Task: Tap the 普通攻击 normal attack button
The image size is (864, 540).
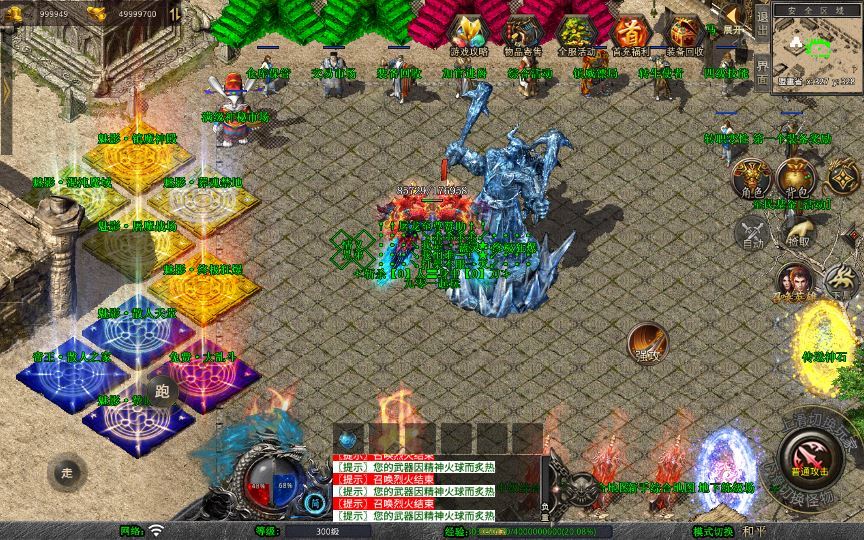Action: tap(808, 455)
